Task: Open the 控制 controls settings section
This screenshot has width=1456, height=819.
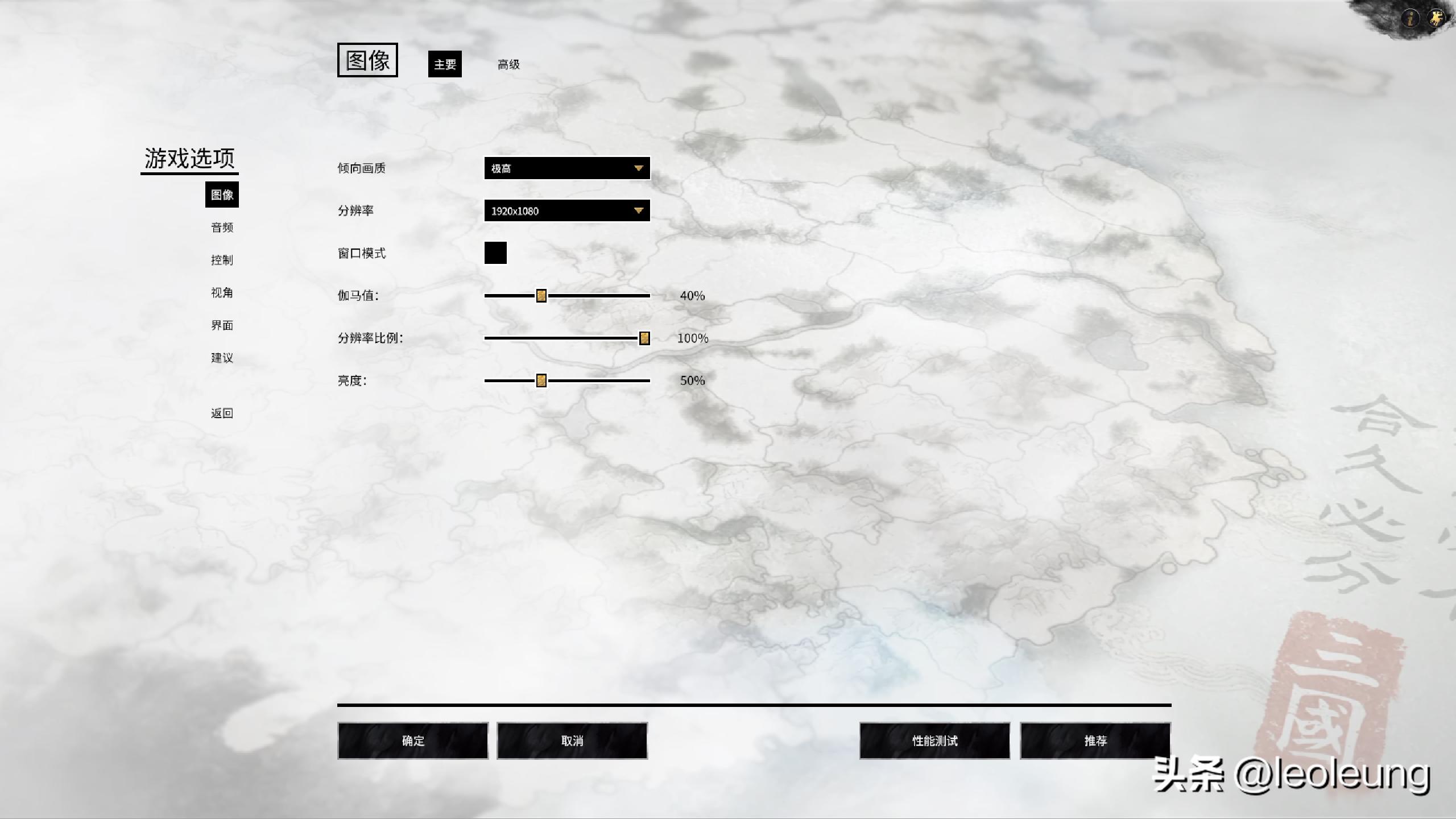Action: point(222,260)
